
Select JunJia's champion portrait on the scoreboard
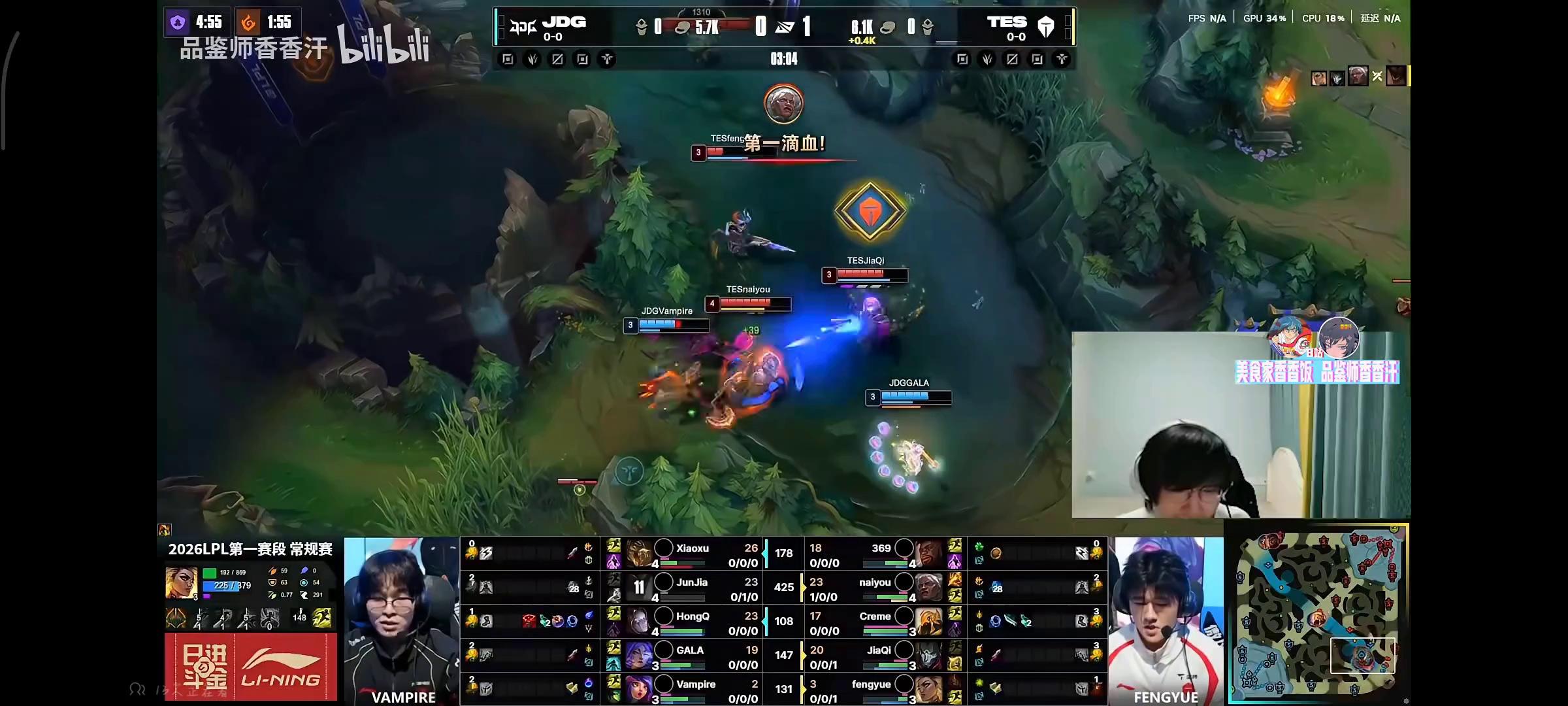coord(639,587)
